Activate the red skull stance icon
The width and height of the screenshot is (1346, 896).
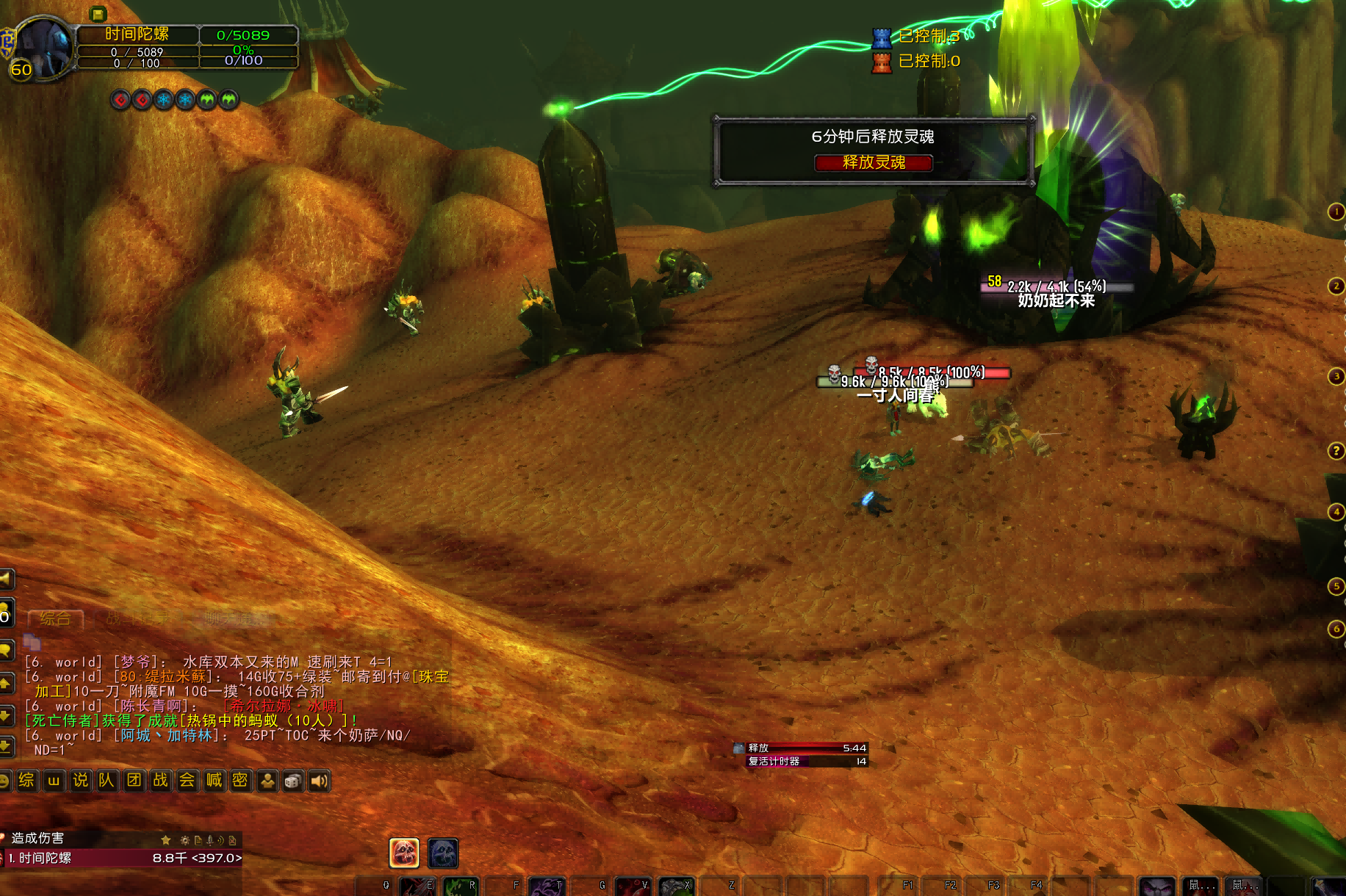[x=404, y=853]
